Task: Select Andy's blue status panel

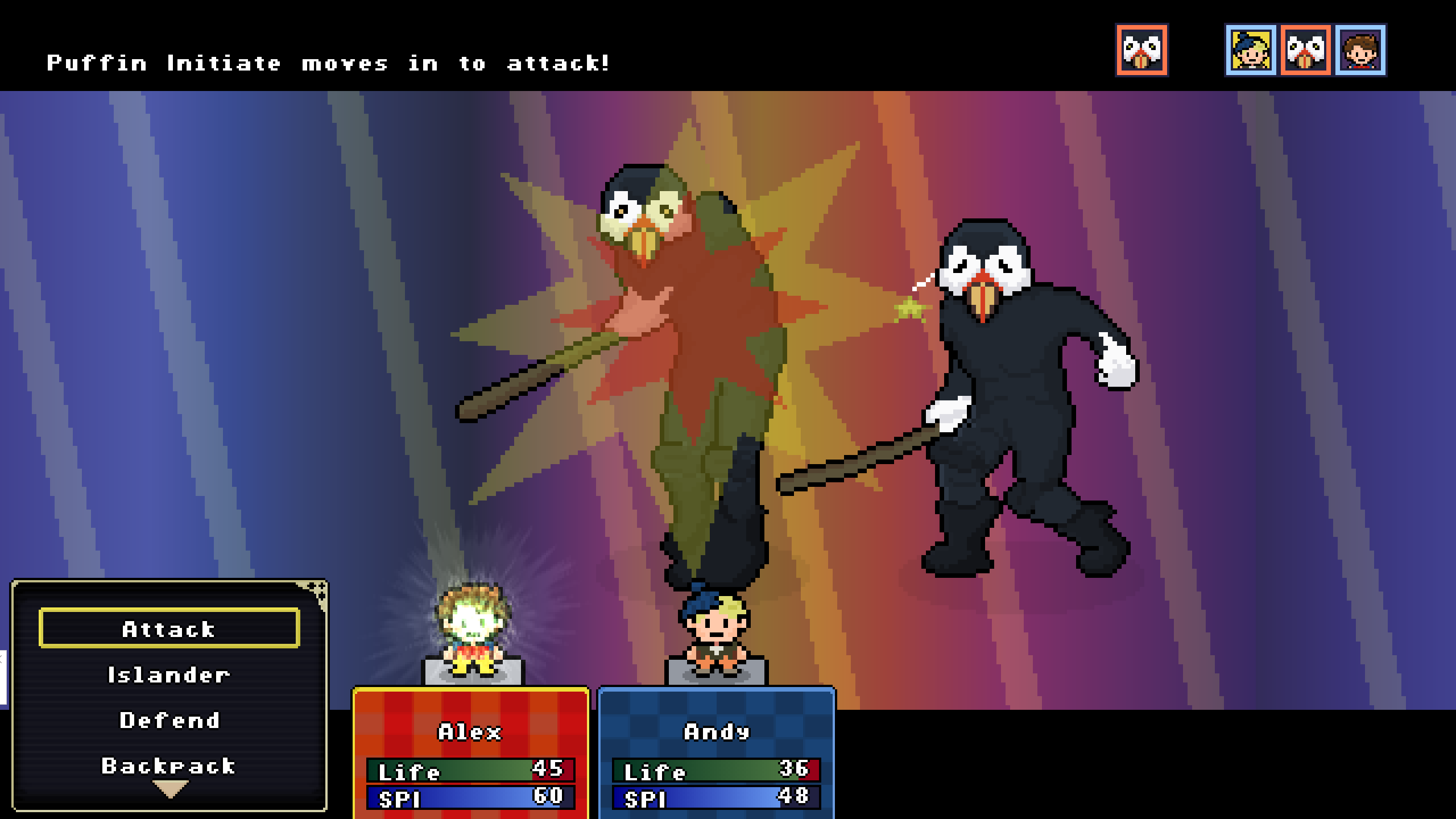Action: 716,752
